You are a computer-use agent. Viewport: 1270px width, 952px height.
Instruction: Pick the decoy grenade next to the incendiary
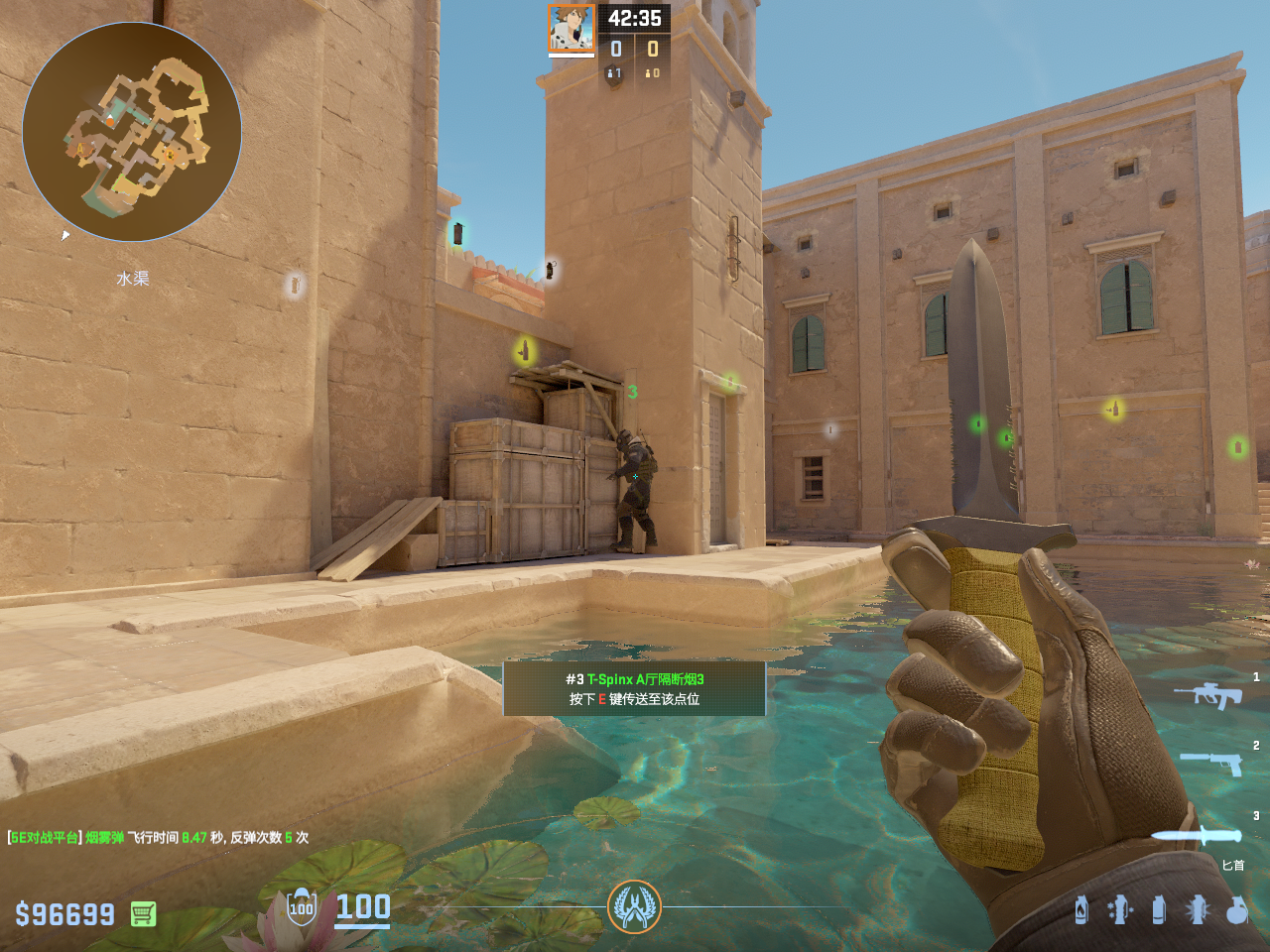pyautogui.click(x=1119, y=909)
